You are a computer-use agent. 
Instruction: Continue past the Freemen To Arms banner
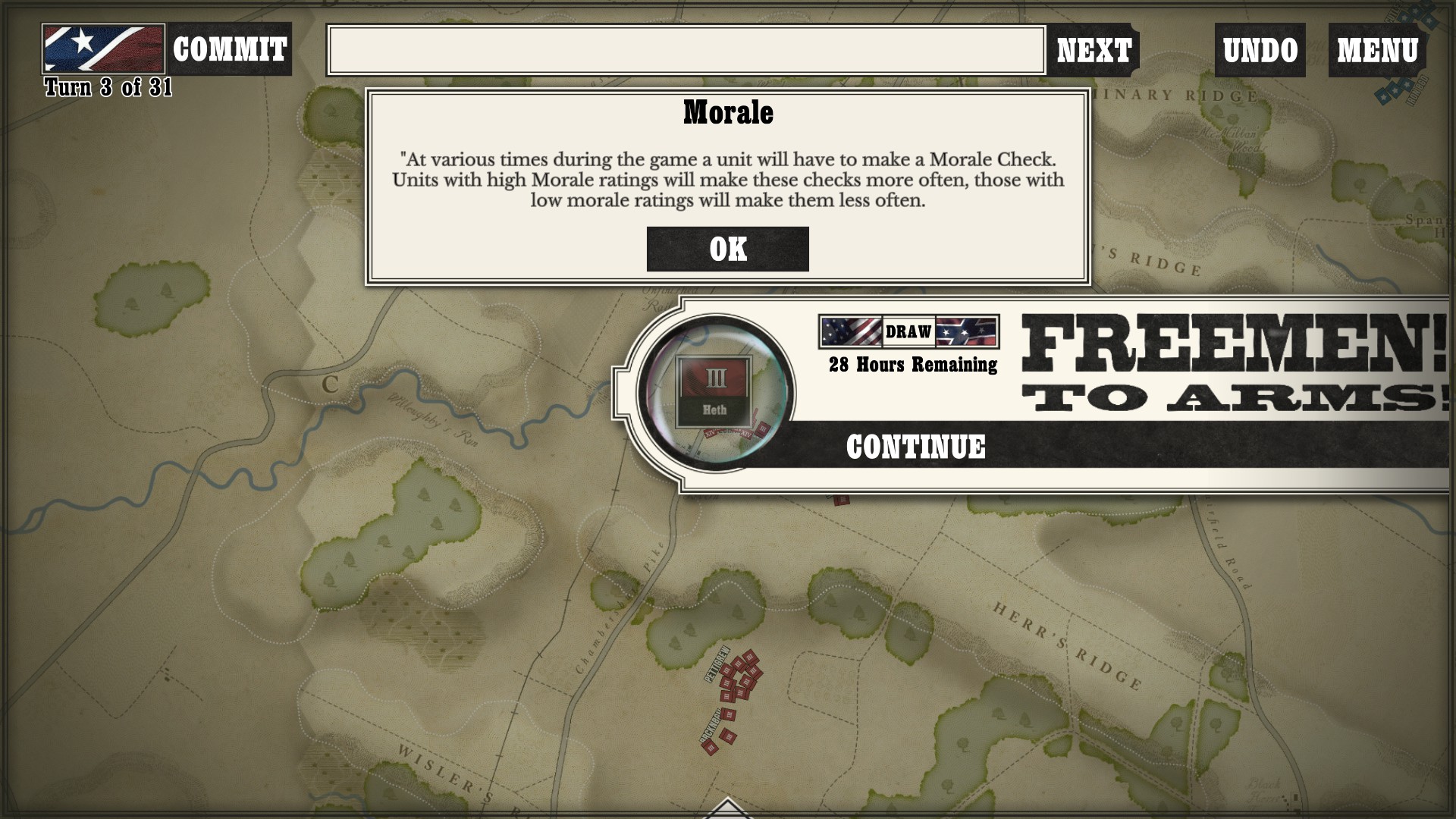[915, 447]
